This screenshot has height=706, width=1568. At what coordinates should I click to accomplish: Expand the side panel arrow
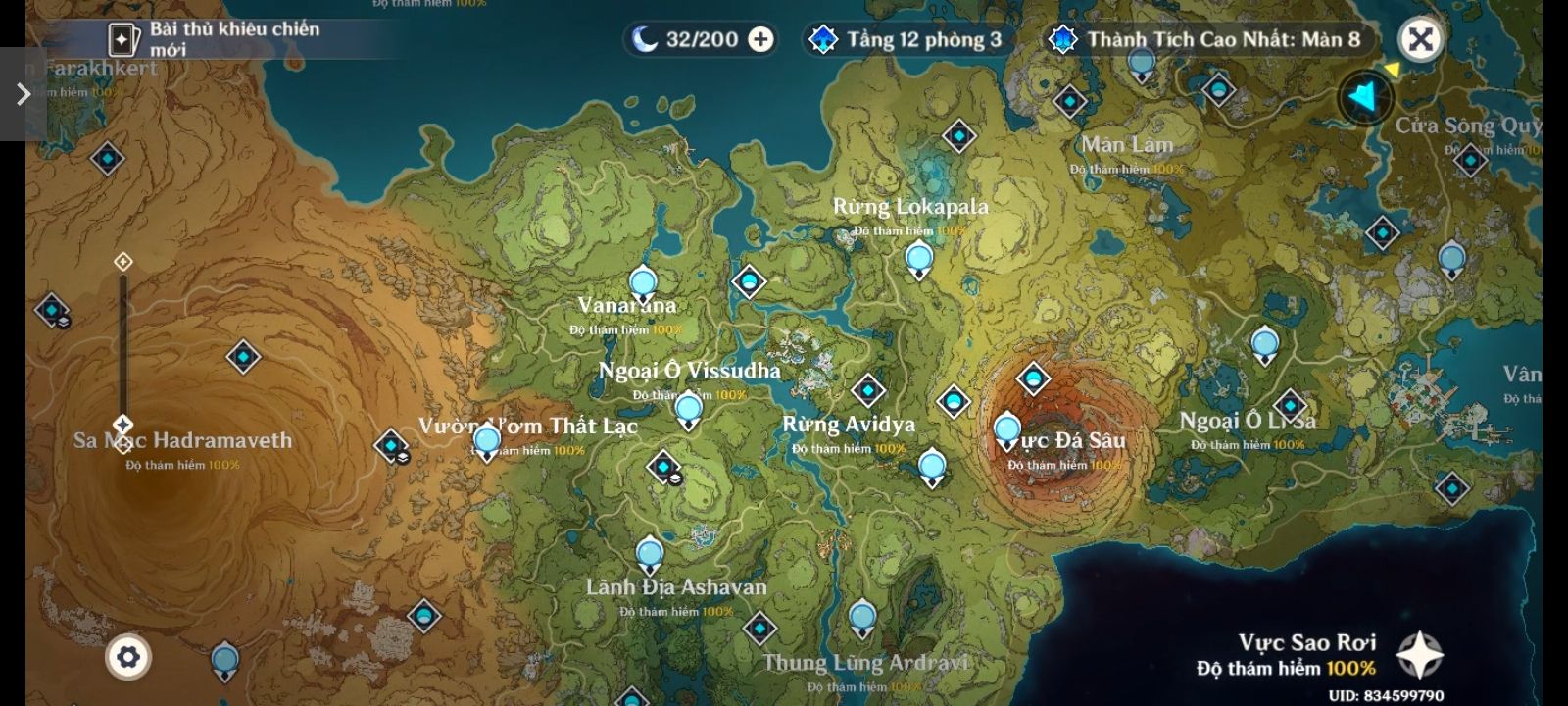click(x=23, y=94)
